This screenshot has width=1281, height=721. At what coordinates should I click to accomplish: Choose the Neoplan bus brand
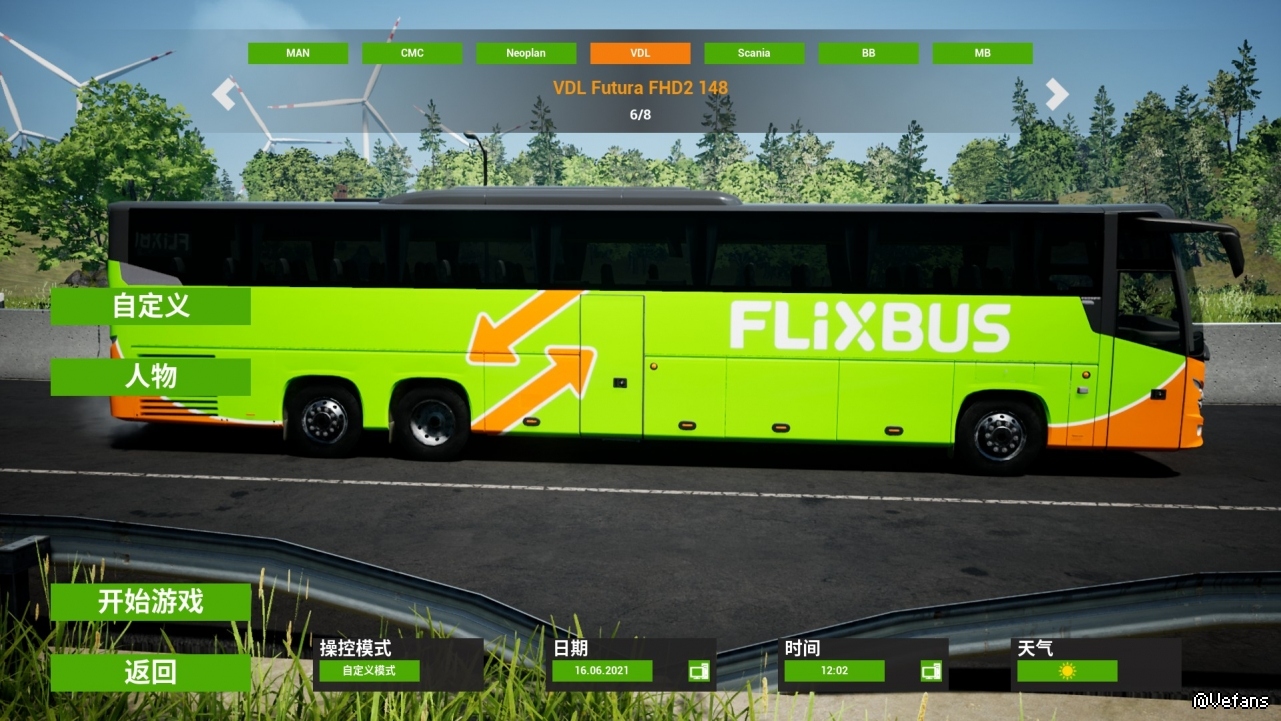(526, 54)
